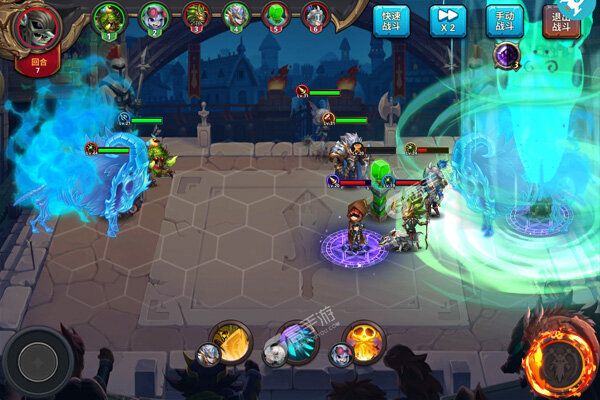Activate the fiery sun skill icon

pyautogui.click(x=362, y=341)
